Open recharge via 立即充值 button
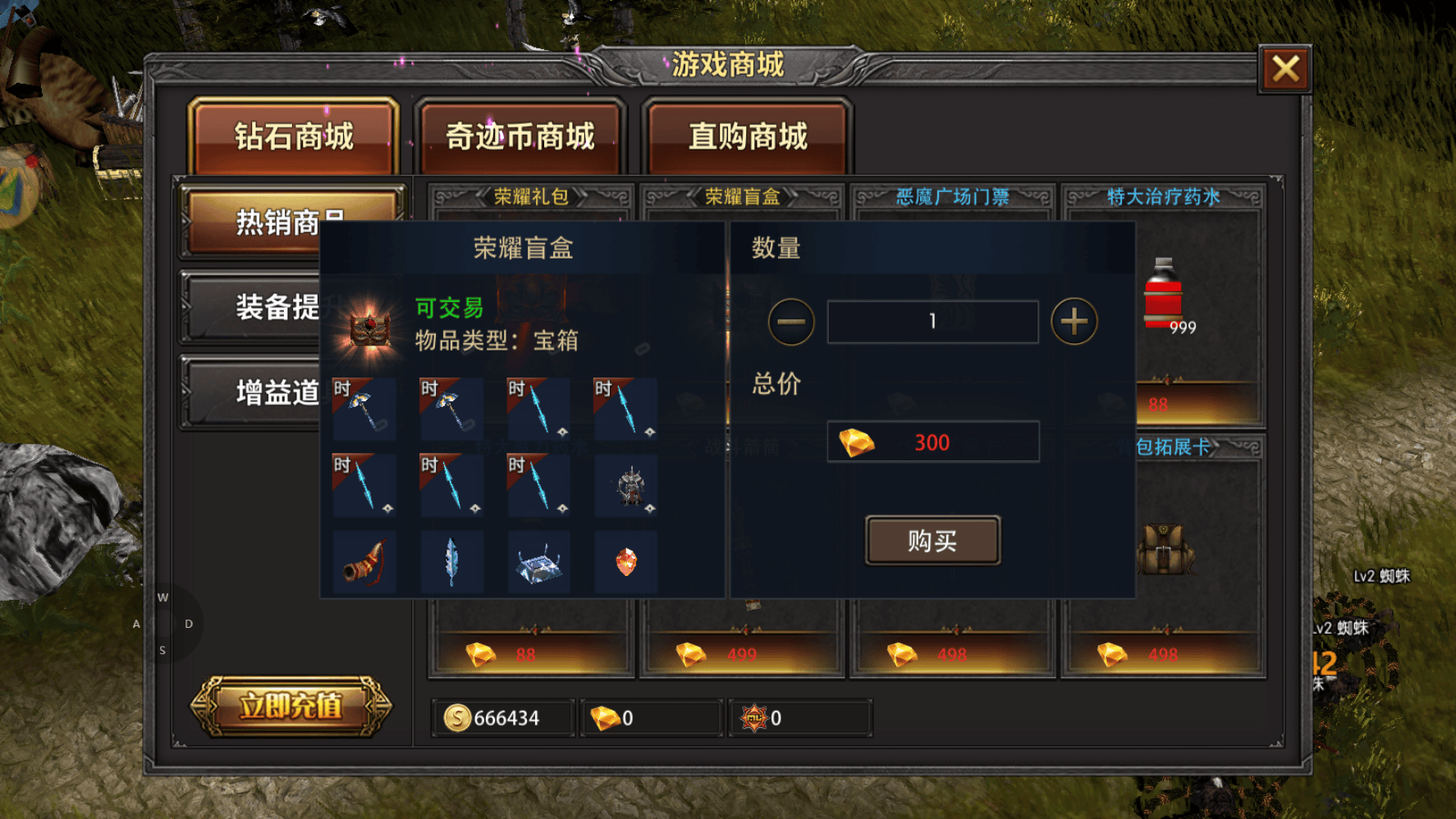 [x=291, y=706]
